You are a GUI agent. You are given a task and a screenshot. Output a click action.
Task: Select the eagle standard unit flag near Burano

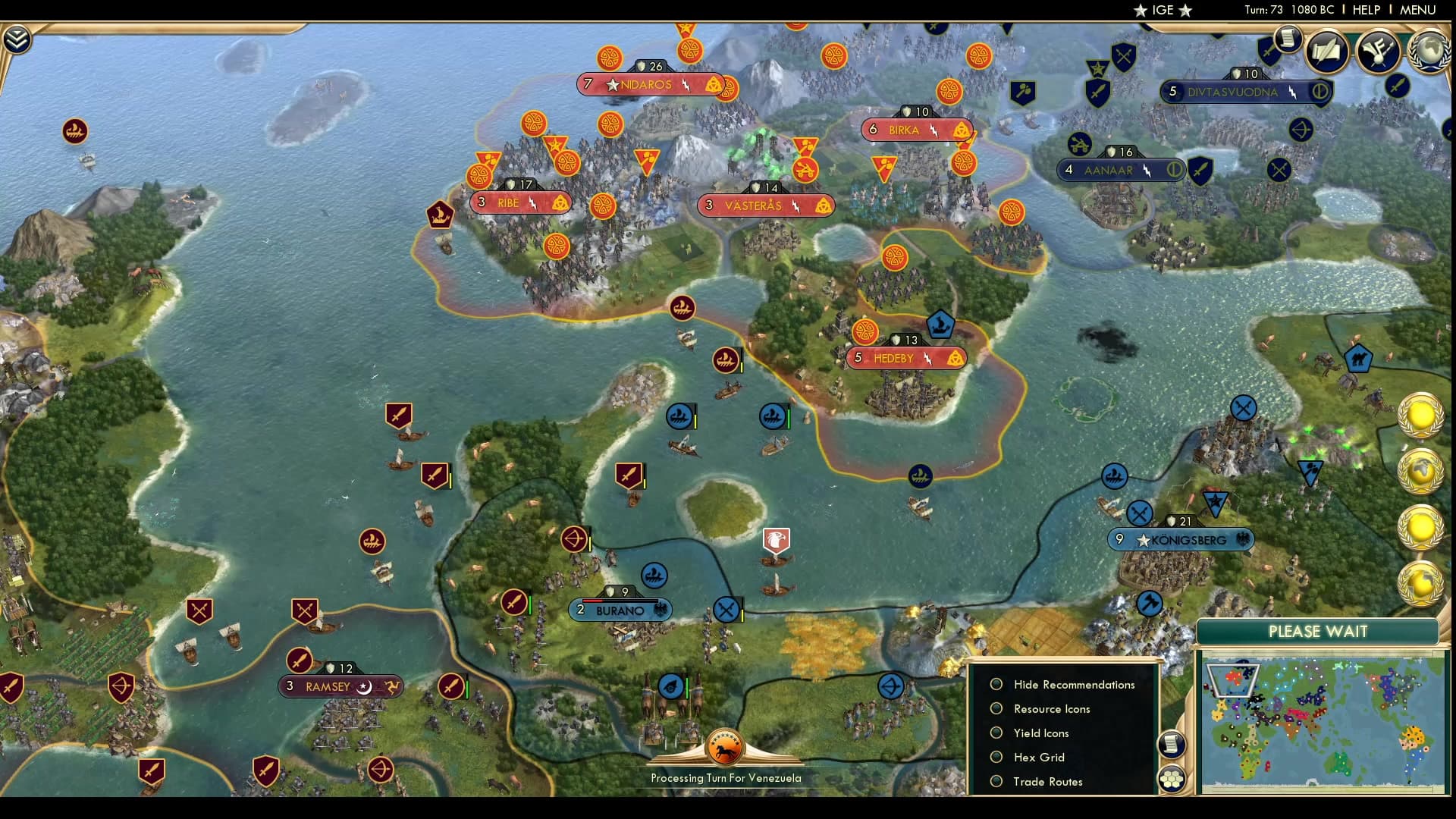pyautogui.click(x=775, y=540)
